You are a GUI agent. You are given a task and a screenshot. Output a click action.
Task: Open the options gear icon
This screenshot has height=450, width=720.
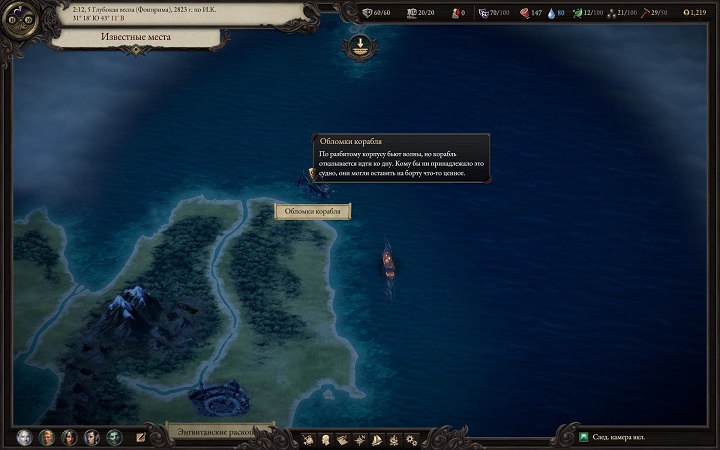click(411, 439)
